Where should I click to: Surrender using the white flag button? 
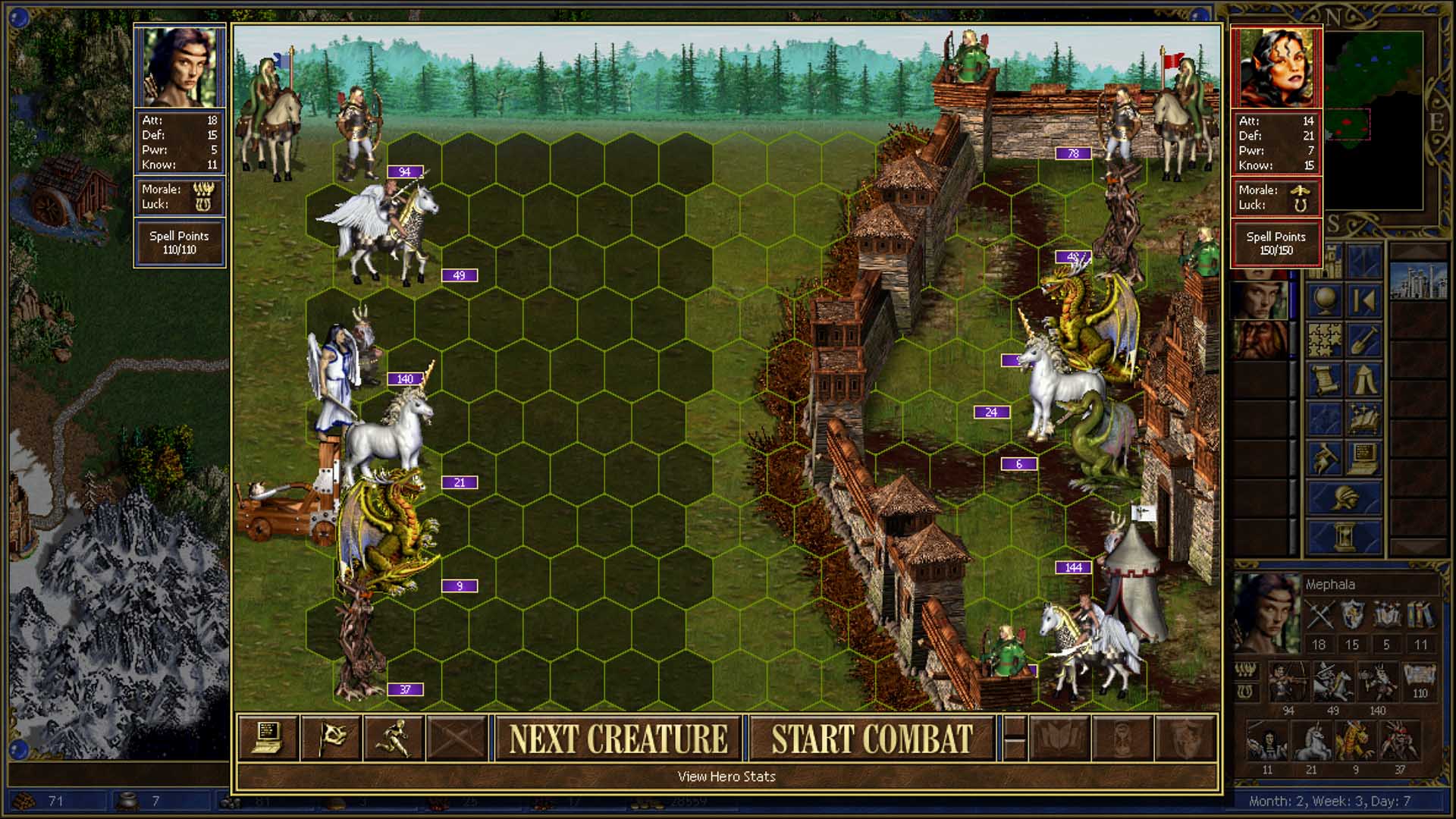(x=331, y=738)
